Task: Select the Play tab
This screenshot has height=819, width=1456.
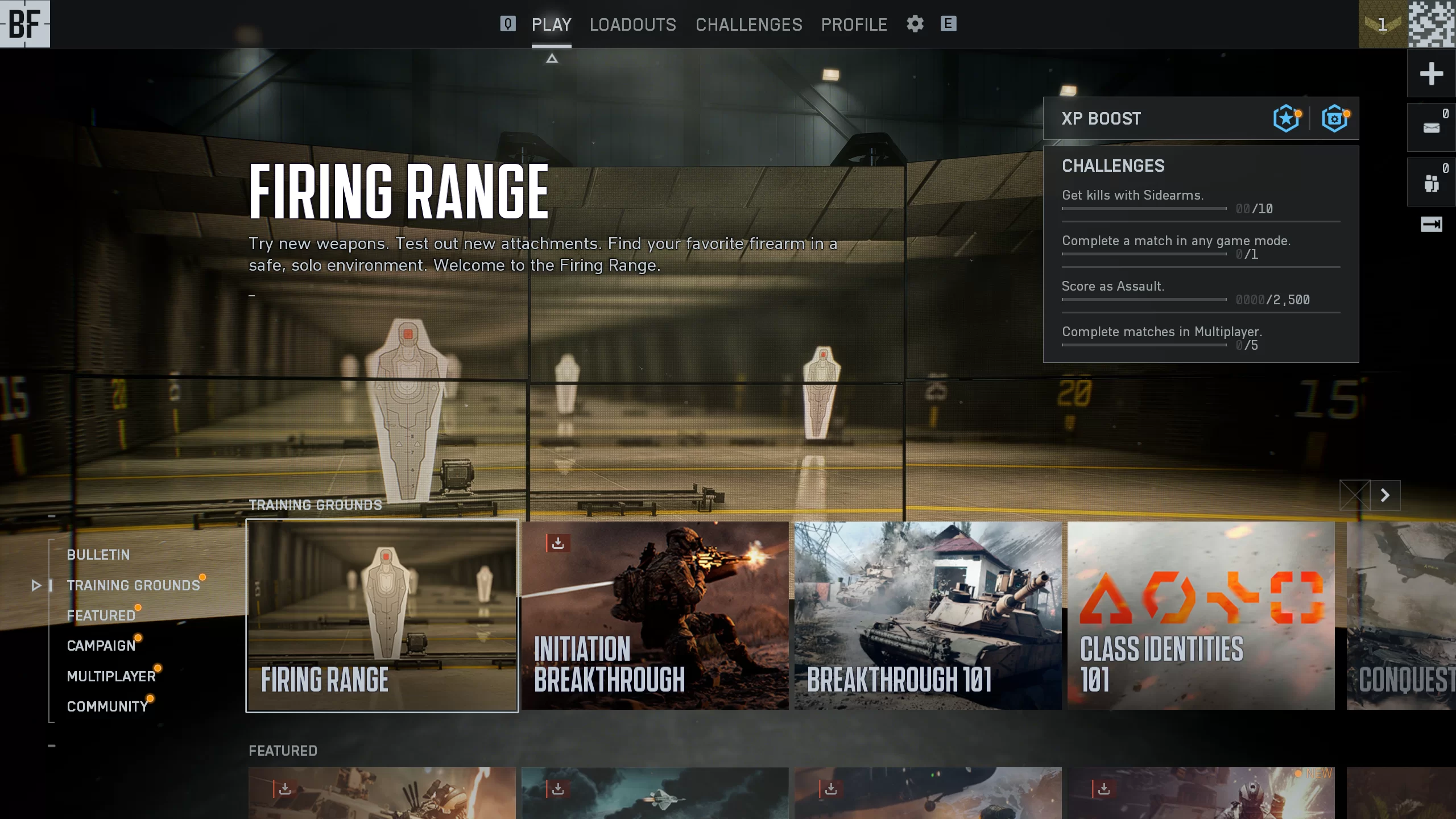Action: (551, 24)
